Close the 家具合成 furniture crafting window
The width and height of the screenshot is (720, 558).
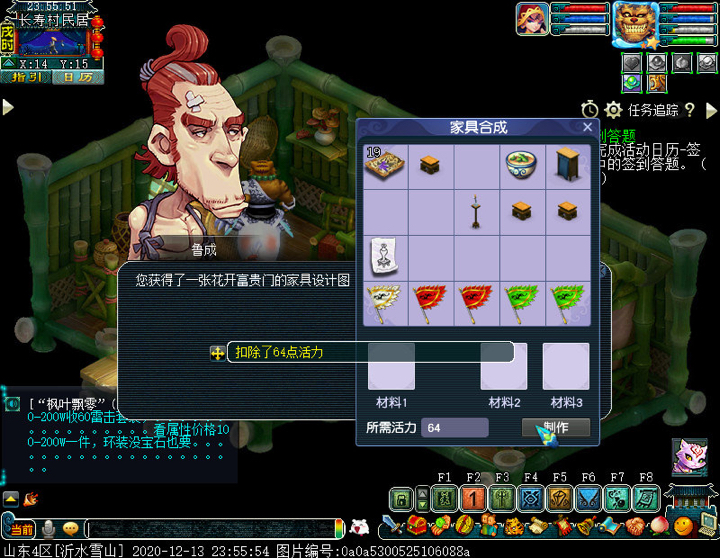(588, 127)
